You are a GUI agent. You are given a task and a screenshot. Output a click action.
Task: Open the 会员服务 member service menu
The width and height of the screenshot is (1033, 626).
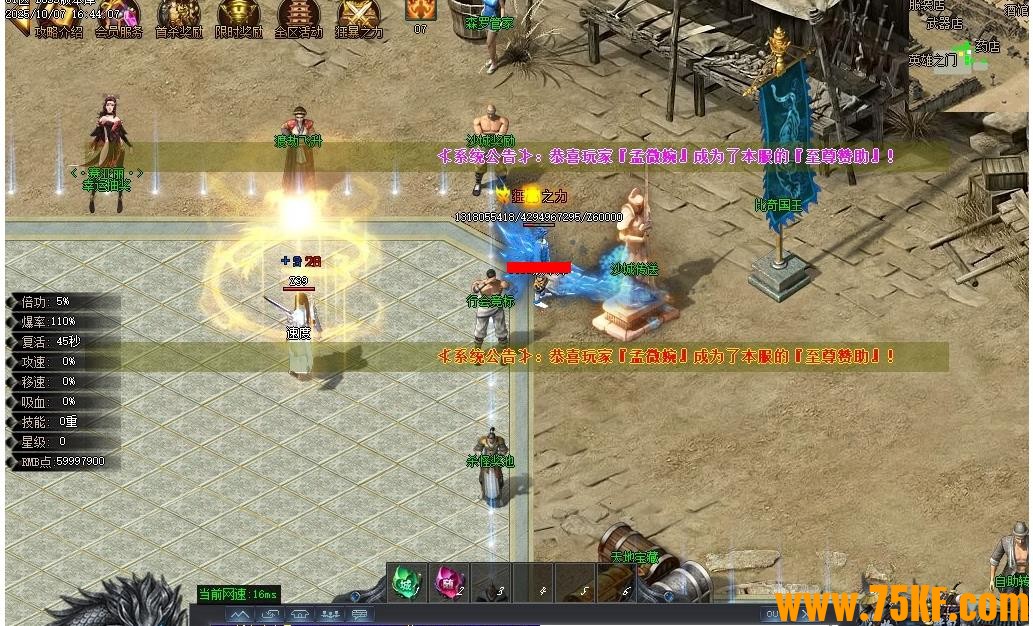(x=118, y=16)
